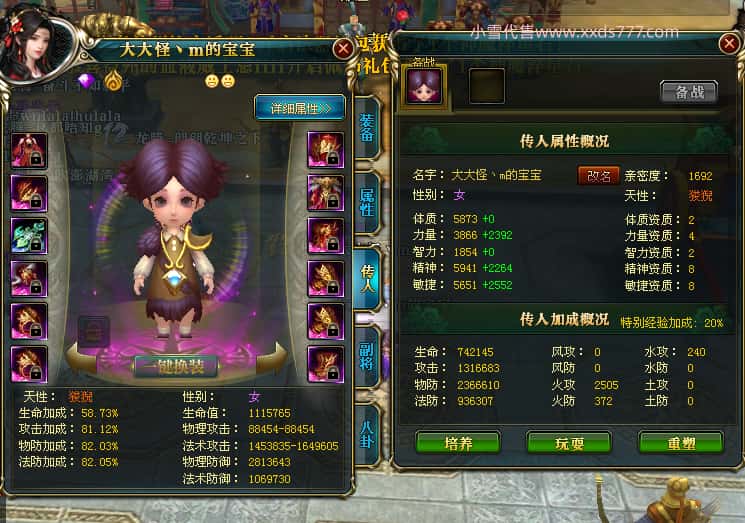Click the 培养 train button
Screen dimensions: 745x523
coord(457,442)
